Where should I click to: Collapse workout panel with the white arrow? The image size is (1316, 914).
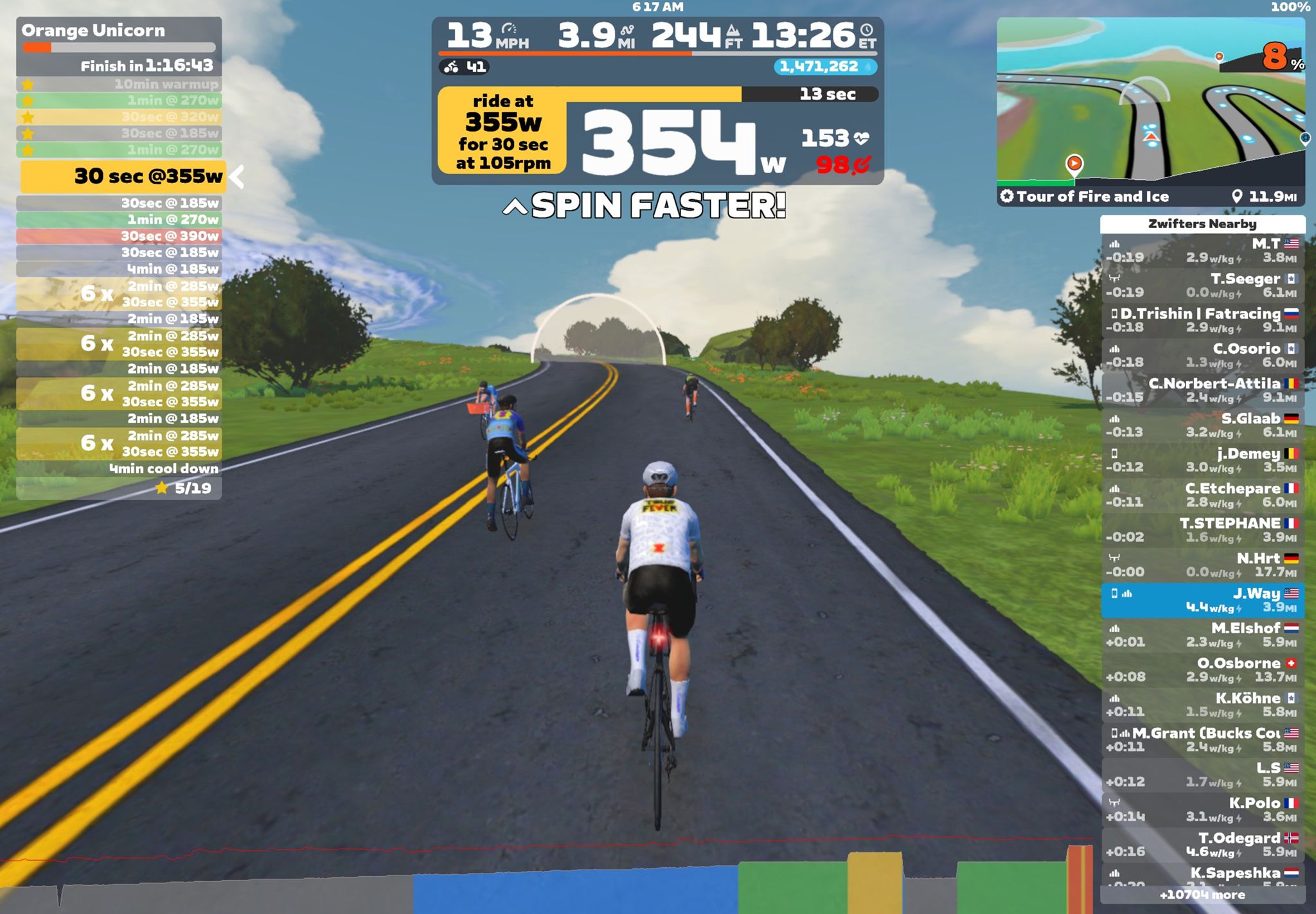(237, 177)
